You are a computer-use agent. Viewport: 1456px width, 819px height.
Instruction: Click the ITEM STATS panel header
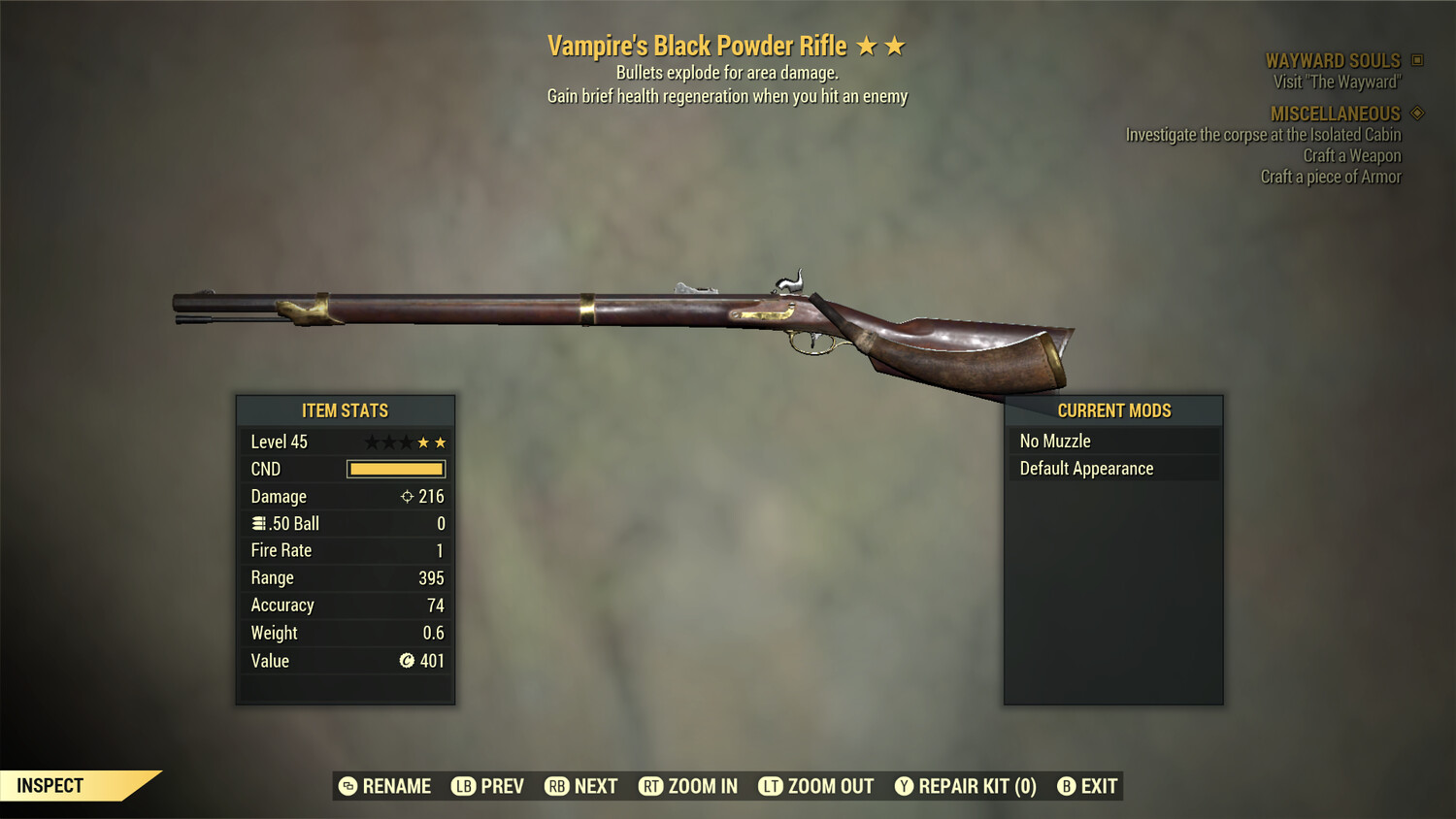345,410
